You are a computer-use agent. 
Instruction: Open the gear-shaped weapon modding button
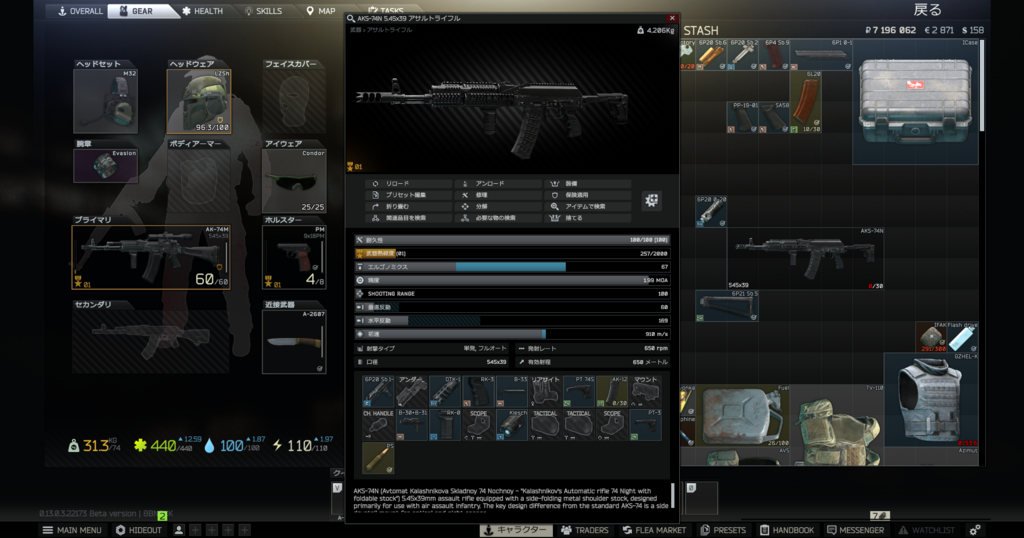(652, 200)
